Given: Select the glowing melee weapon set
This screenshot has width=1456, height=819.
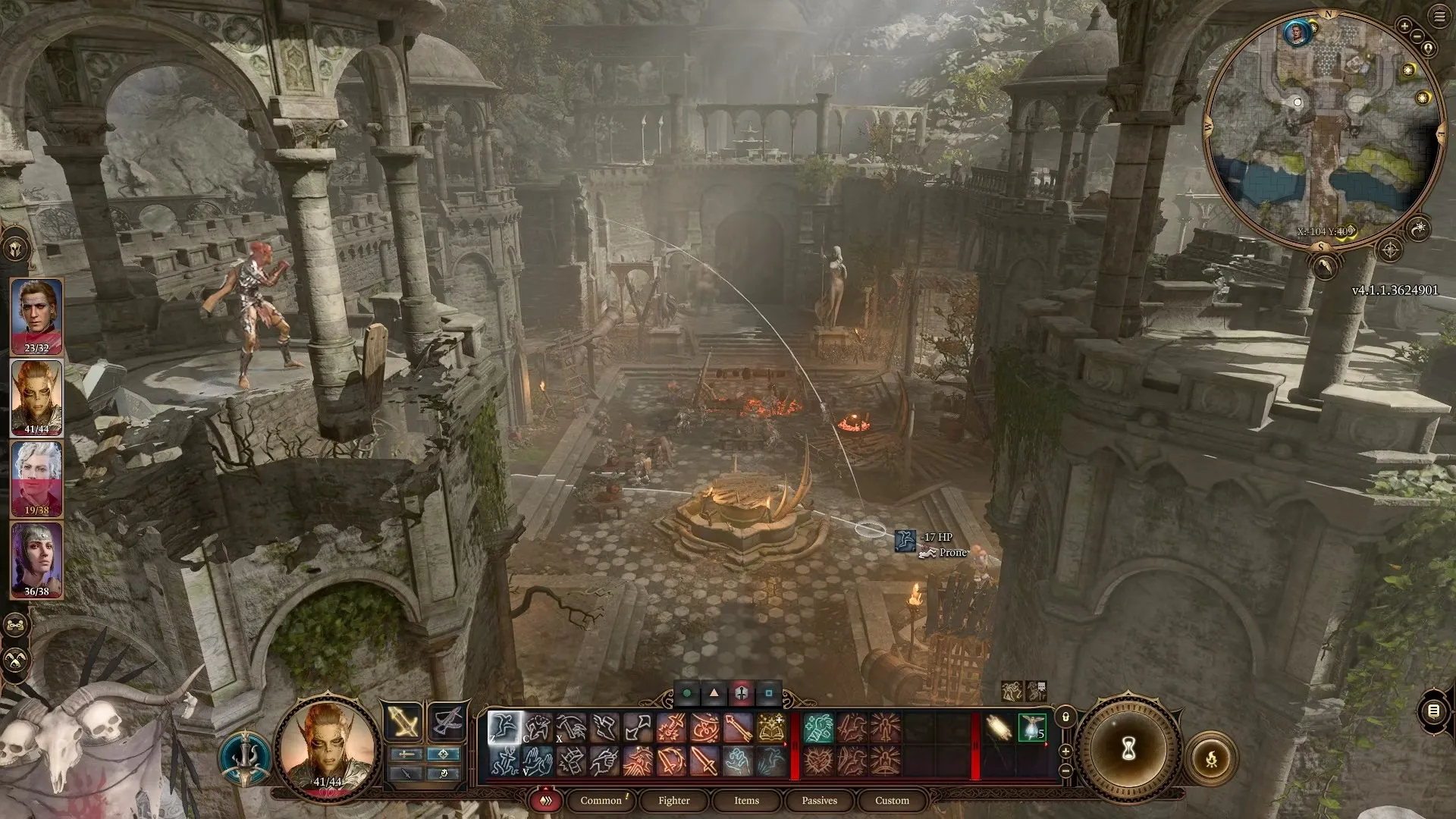Looking at the screenshot, I should [x=403, y=721].
